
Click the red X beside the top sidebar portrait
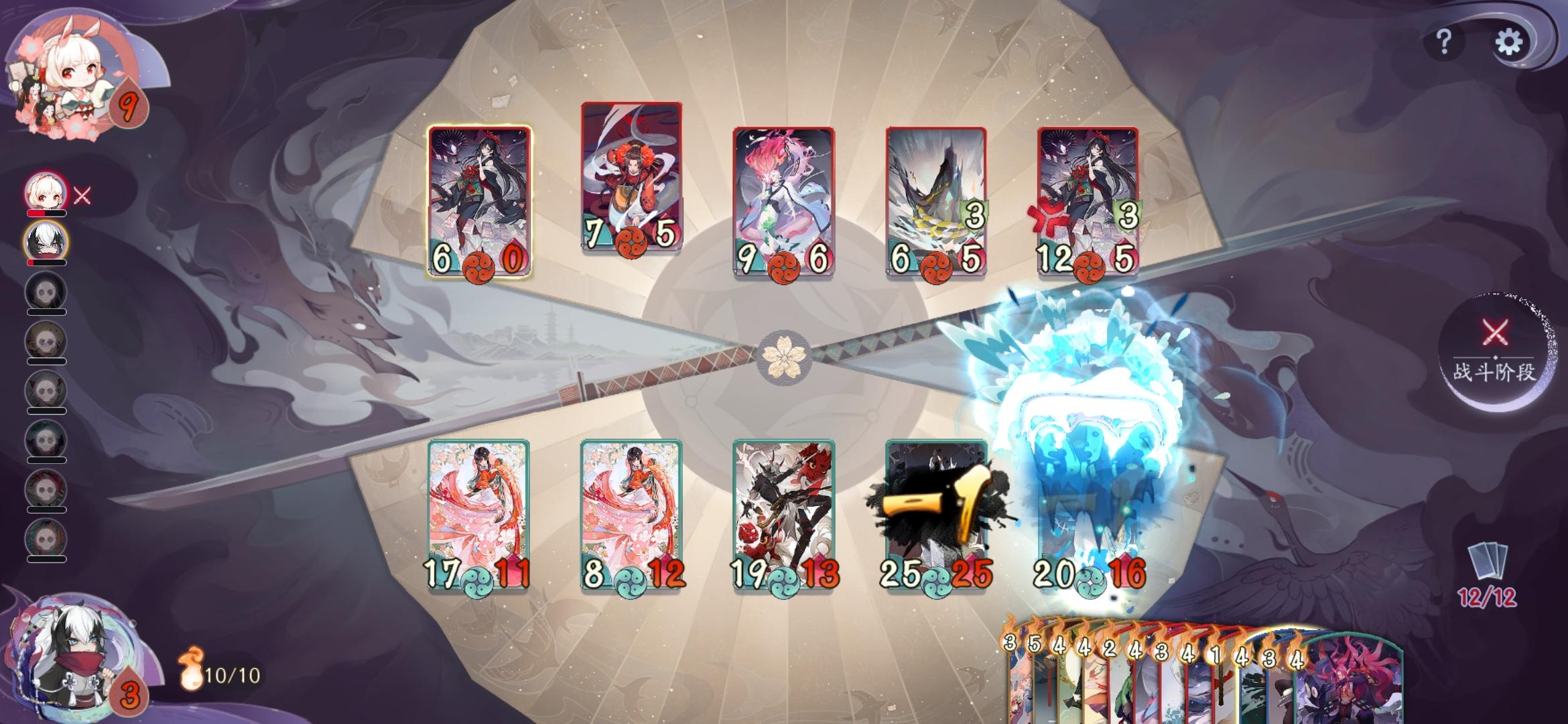click(82, 196)
